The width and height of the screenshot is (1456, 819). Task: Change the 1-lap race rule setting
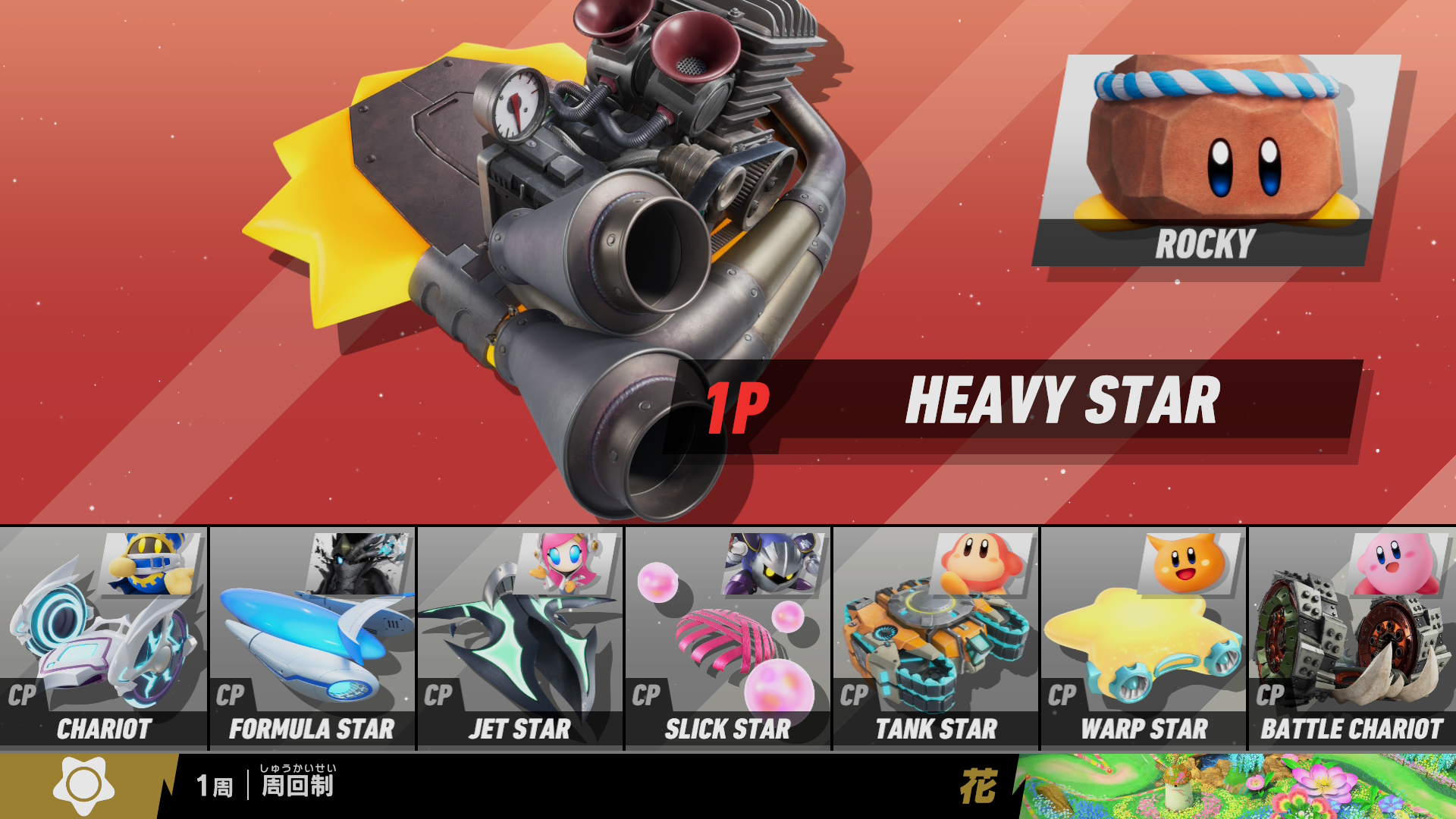[x=265, y=786]
